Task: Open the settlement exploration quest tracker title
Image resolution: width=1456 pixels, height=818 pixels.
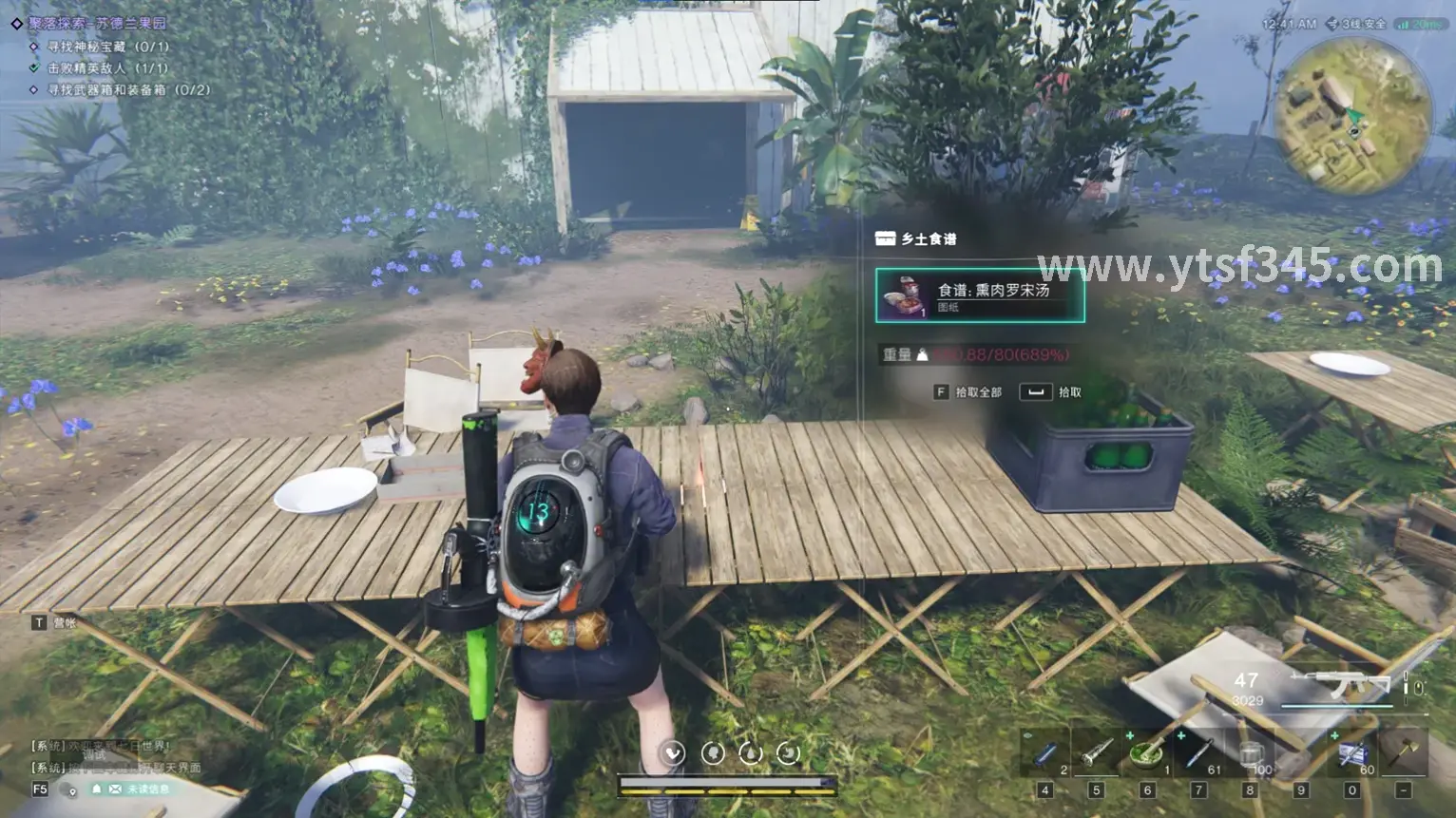Action: click(97, 23)
